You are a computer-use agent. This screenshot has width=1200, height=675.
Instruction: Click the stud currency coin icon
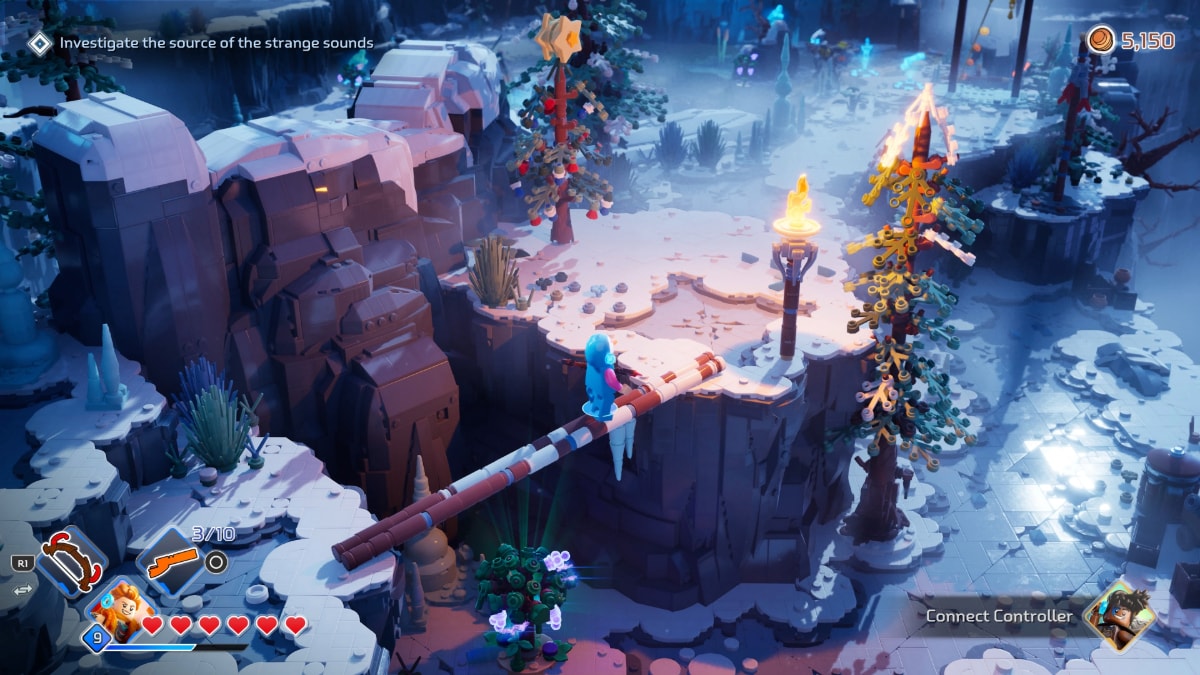pyautogui.click(x=1101, y=40)
